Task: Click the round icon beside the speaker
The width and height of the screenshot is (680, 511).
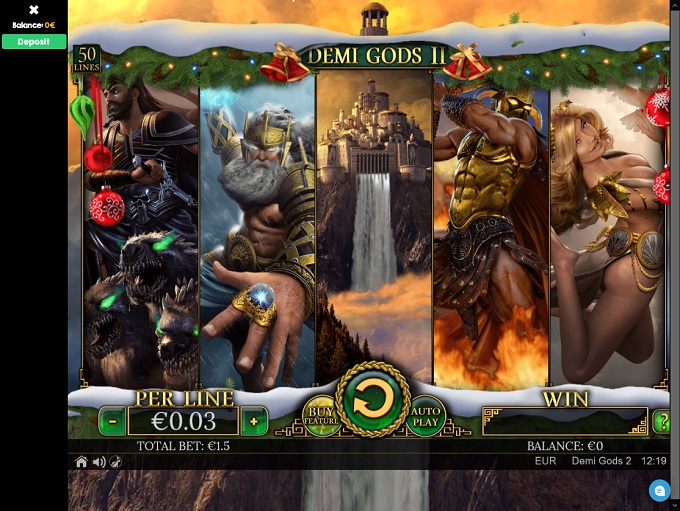Action: point(116,462)
